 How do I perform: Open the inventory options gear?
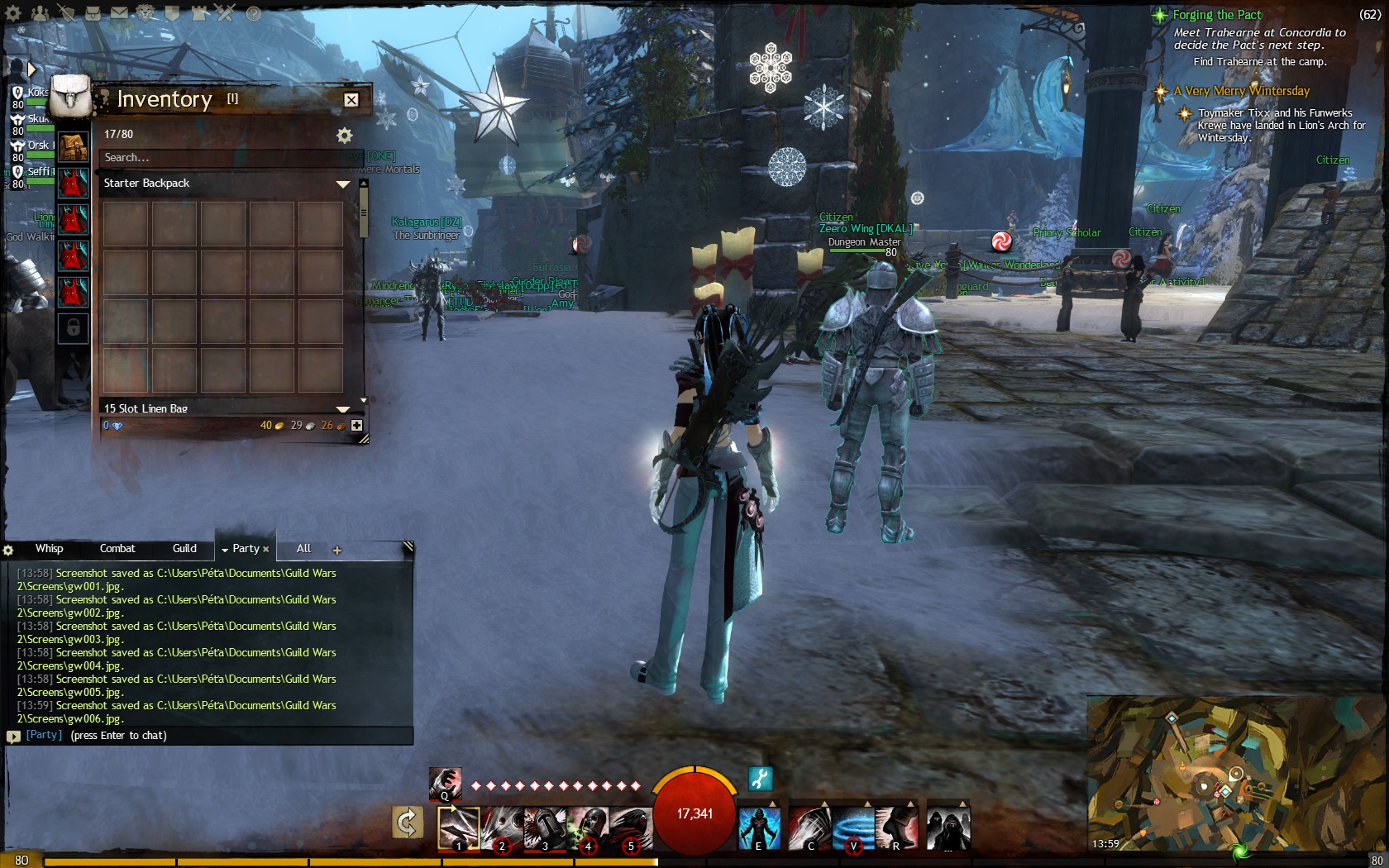point(345,136)
